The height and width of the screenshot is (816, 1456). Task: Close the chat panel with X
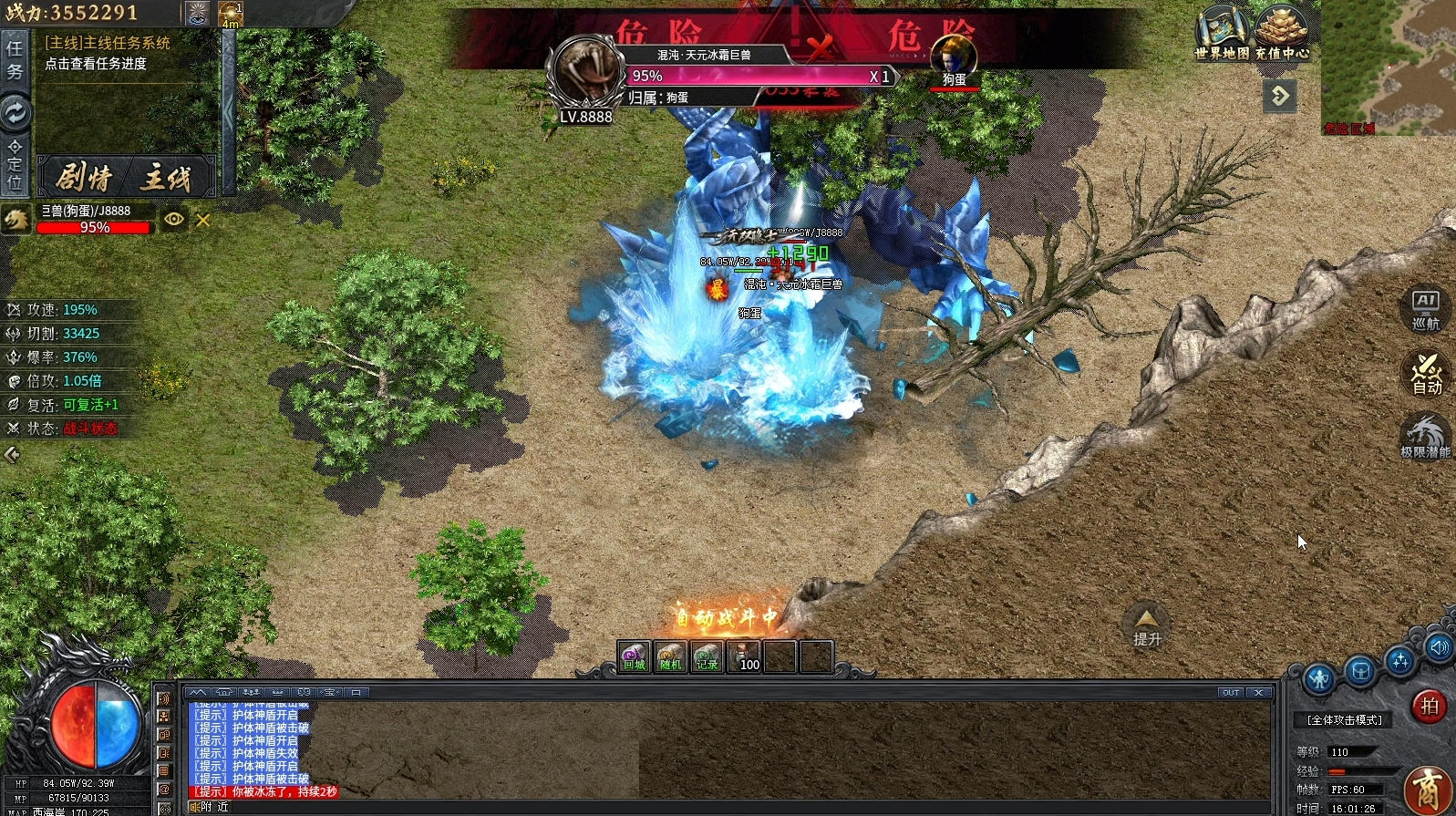point(1258,693)
